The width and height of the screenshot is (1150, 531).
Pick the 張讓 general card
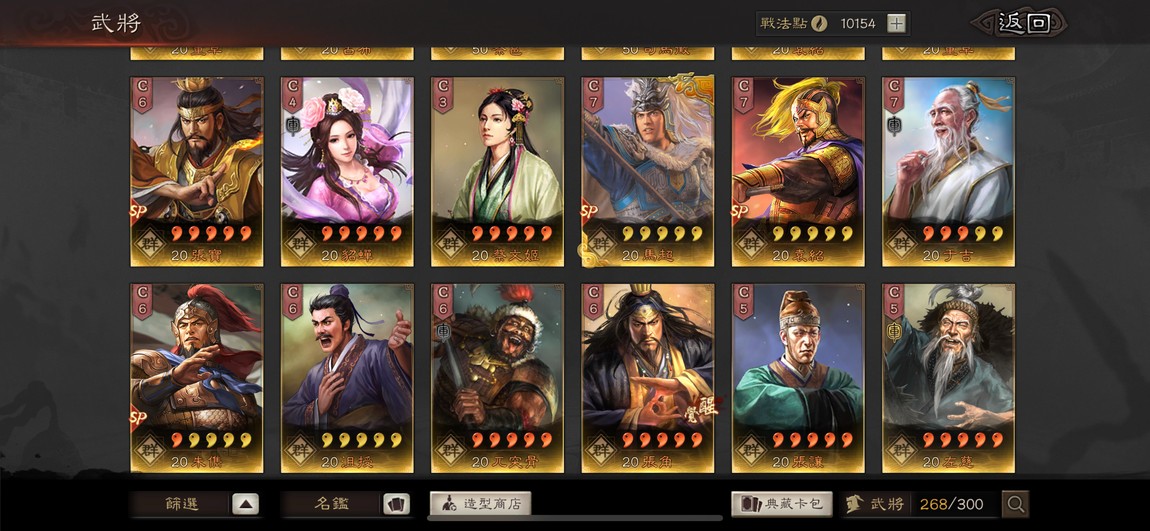(798, 377)
